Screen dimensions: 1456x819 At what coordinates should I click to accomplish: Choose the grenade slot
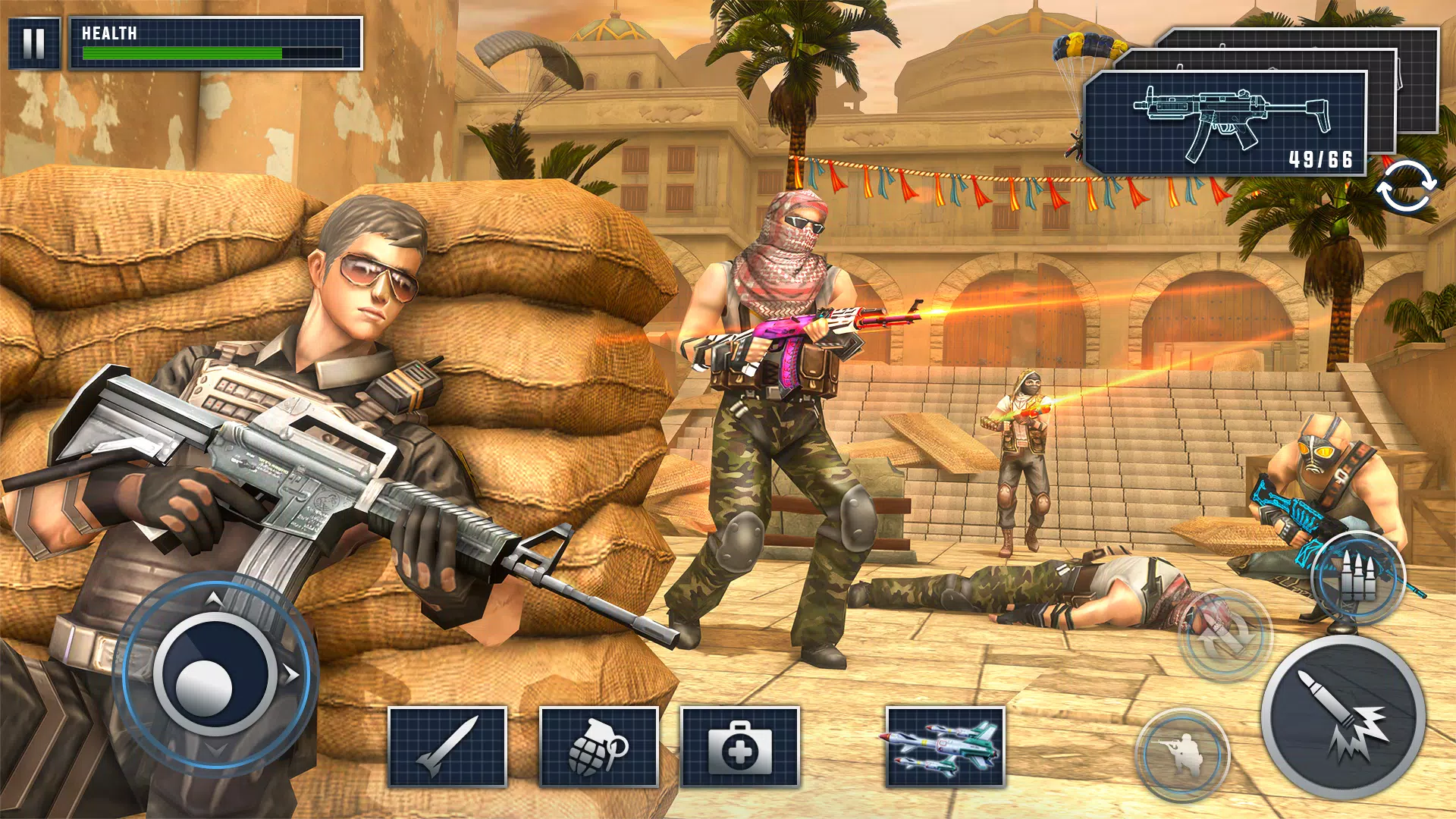coord(598,746)
